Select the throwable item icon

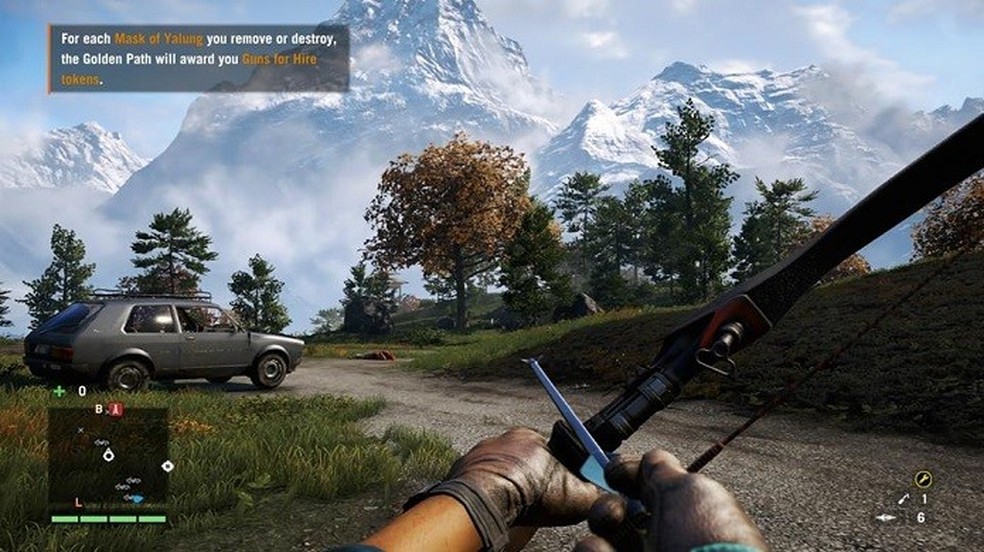point(903,498)
